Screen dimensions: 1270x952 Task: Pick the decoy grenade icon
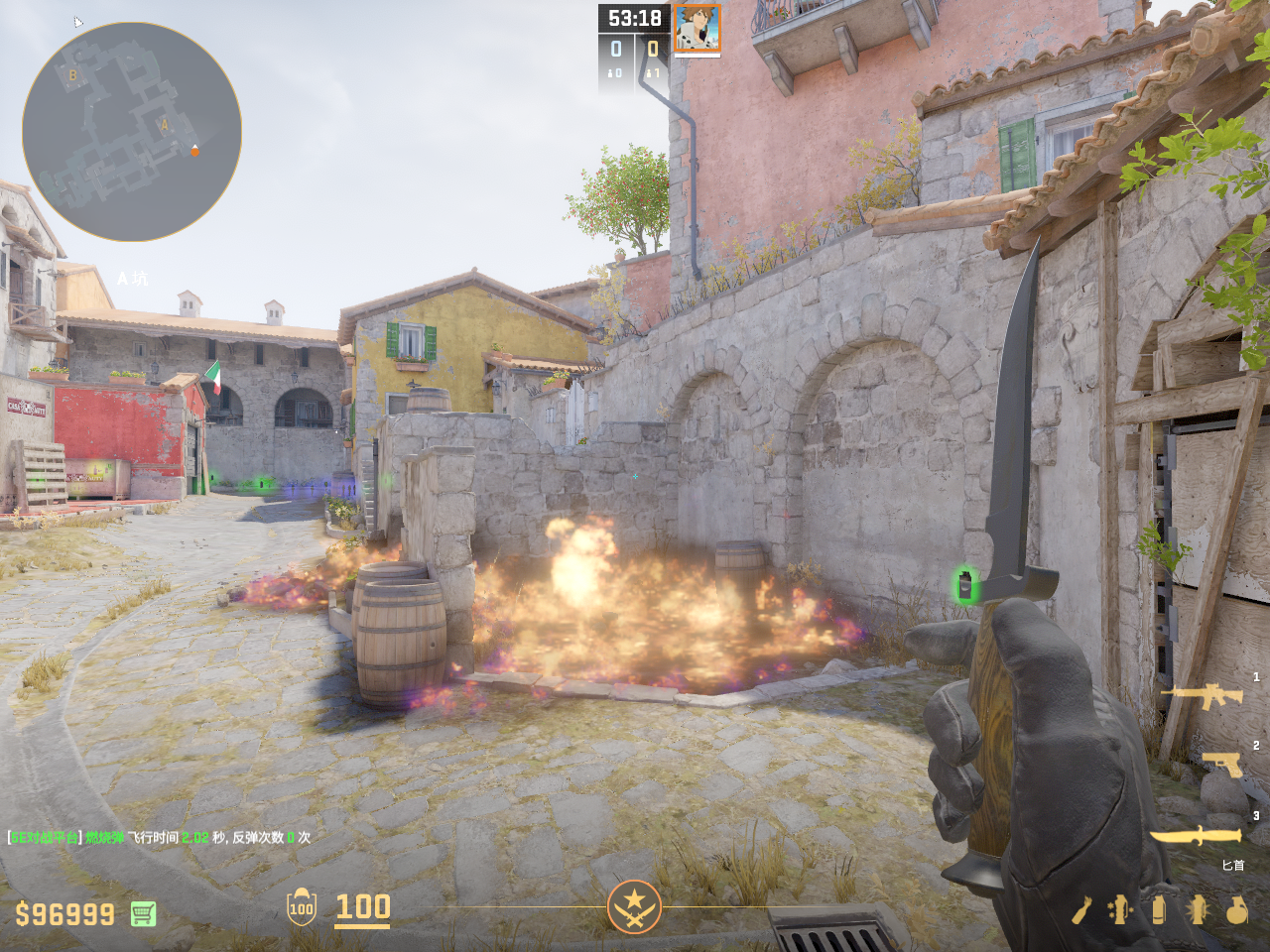point(1120,909)
